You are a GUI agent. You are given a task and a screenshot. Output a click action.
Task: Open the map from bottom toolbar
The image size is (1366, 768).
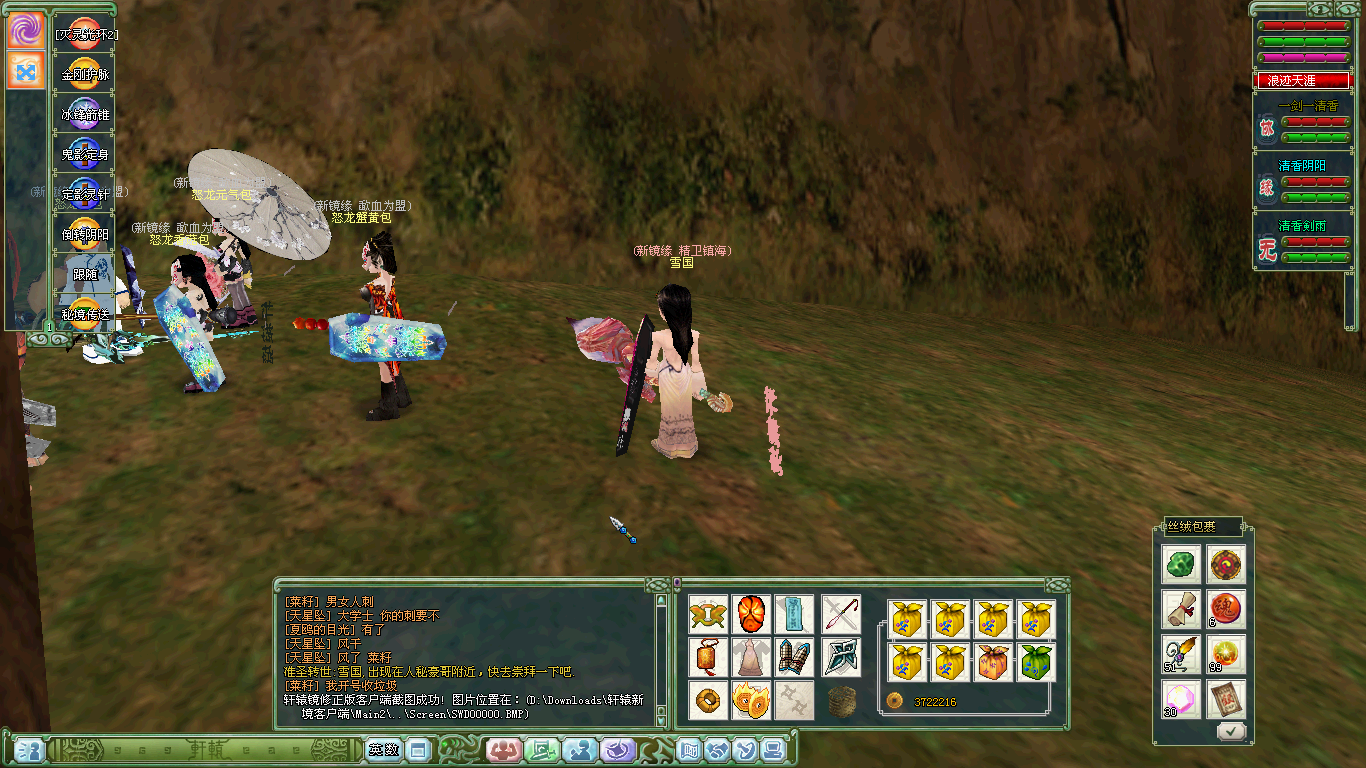(x=689, y=749)
